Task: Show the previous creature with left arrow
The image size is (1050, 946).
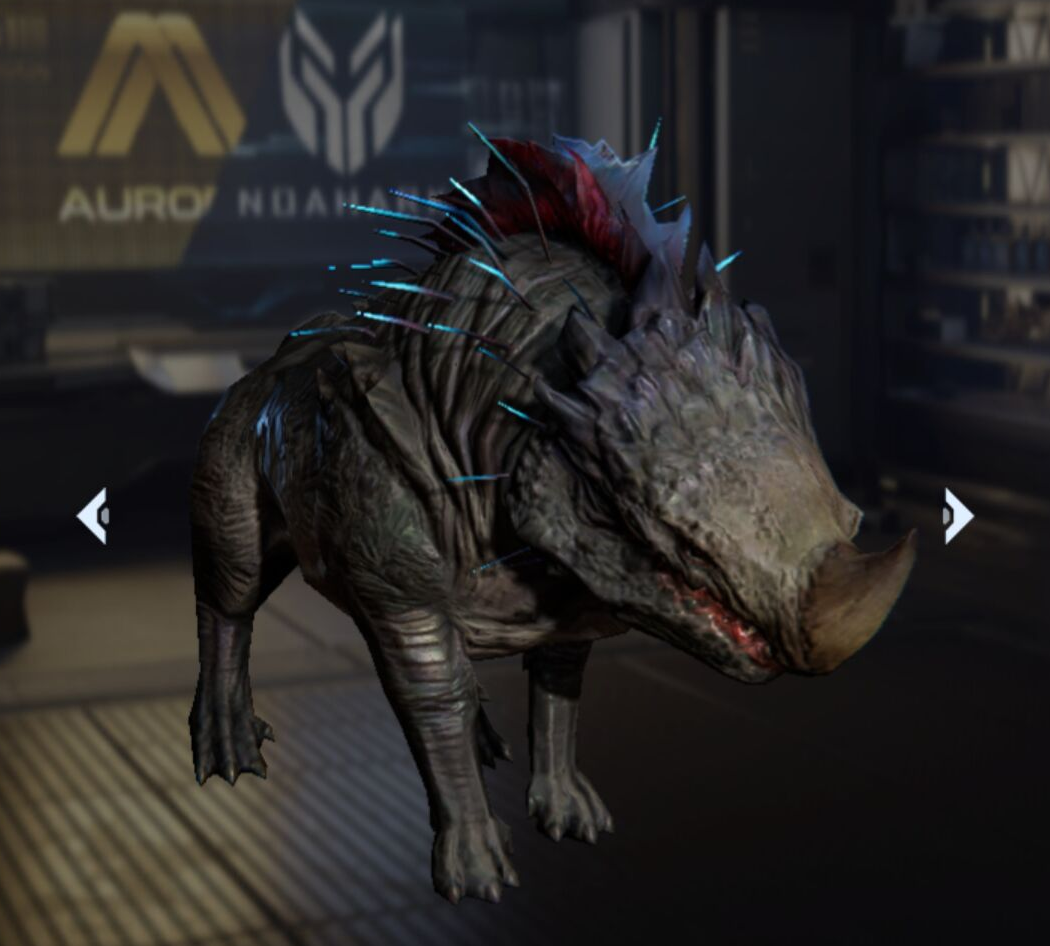Action: 92,516
